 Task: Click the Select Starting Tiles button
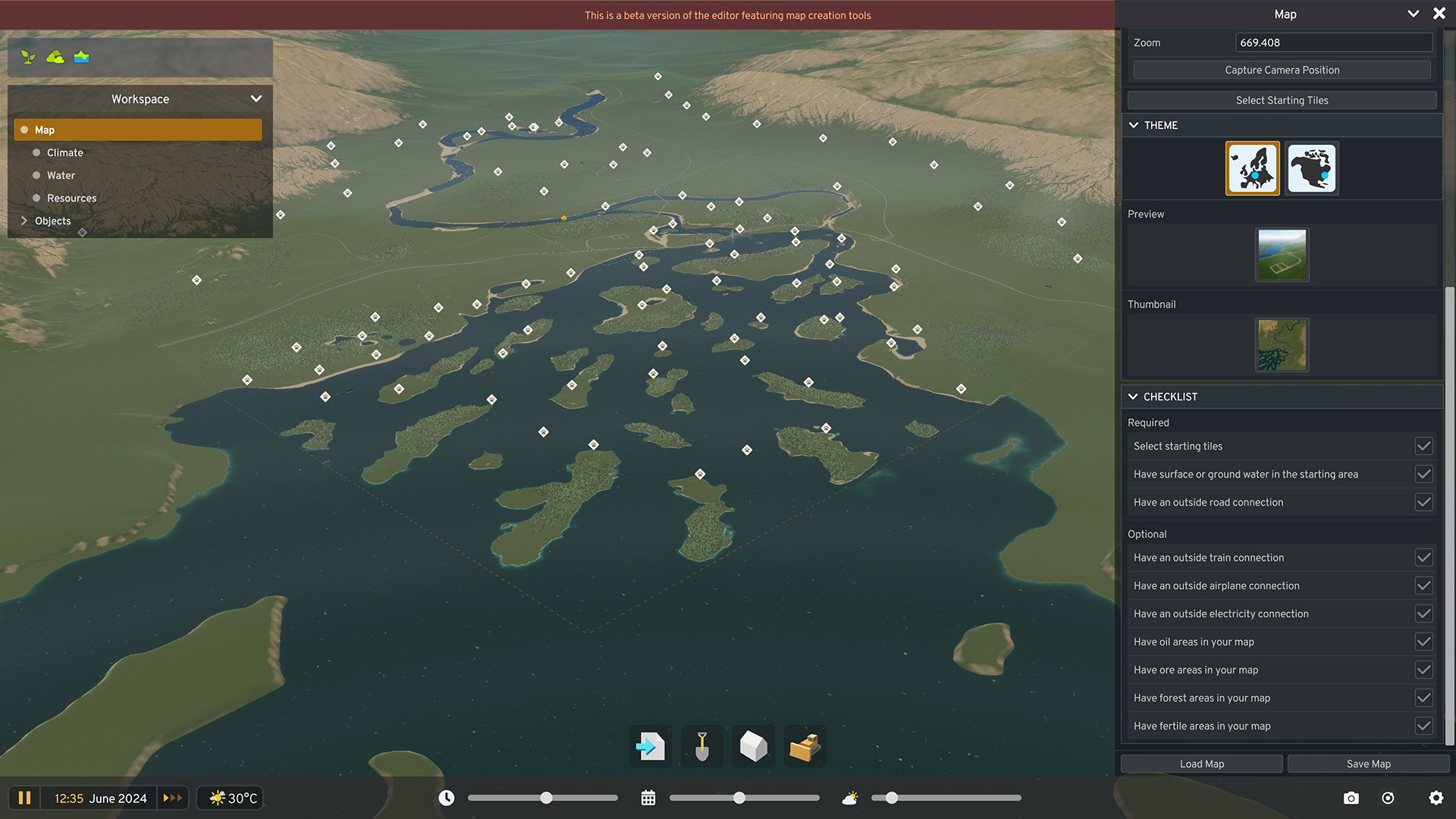pos(1282,99)
